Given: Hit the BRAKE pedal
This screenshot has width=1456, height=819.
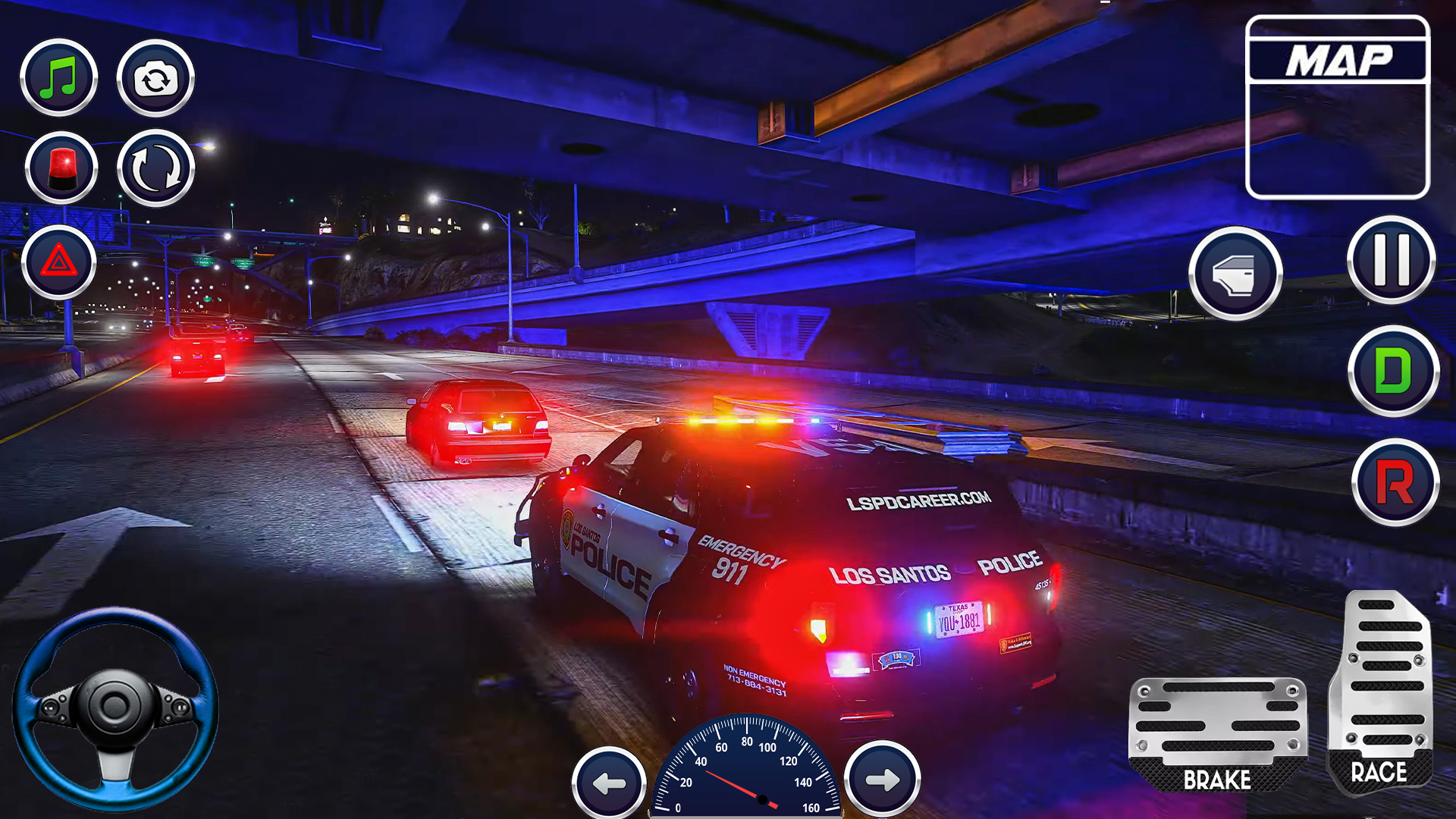Looking at the screenshot, I should [1217, 734].
